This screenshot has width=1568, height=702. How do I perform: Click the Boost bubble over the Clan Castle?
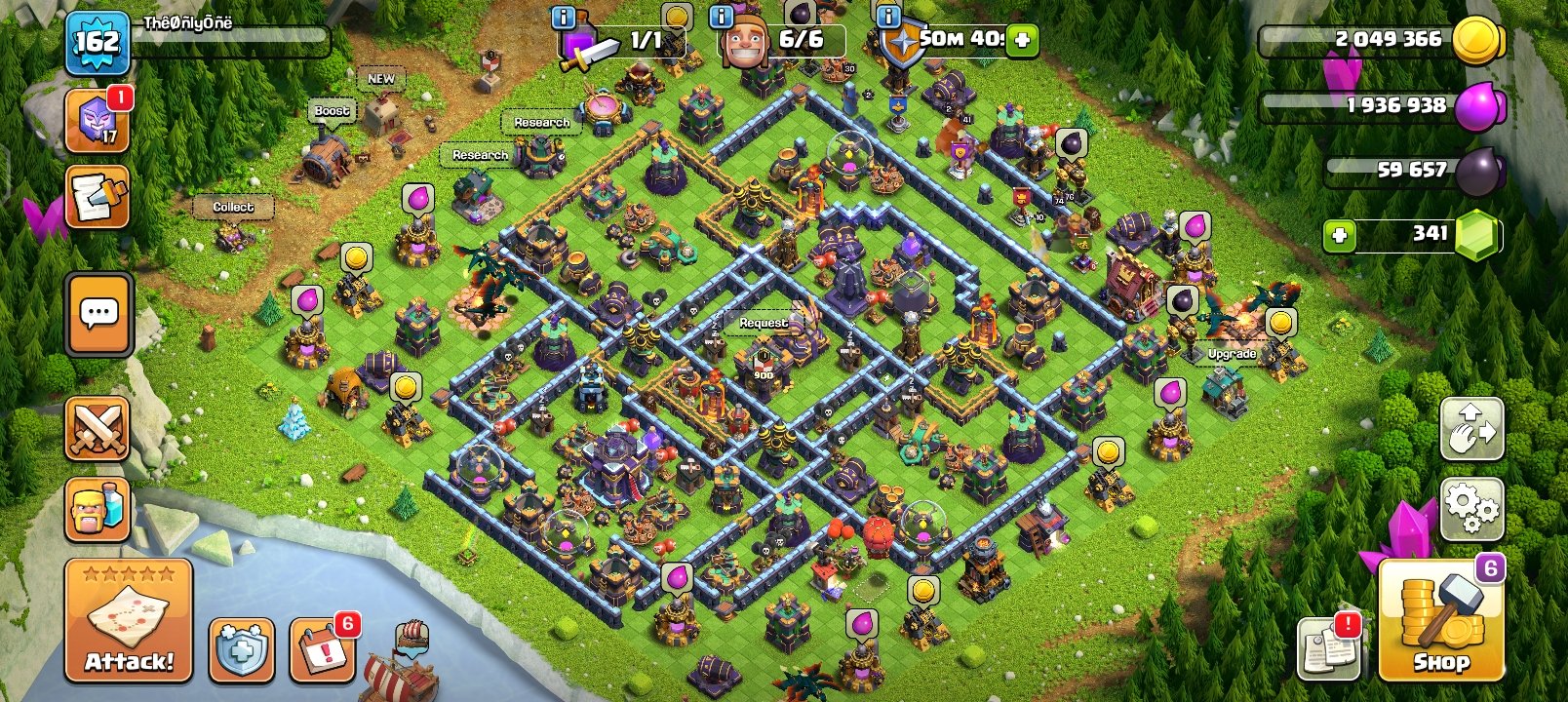pos(331,110)
